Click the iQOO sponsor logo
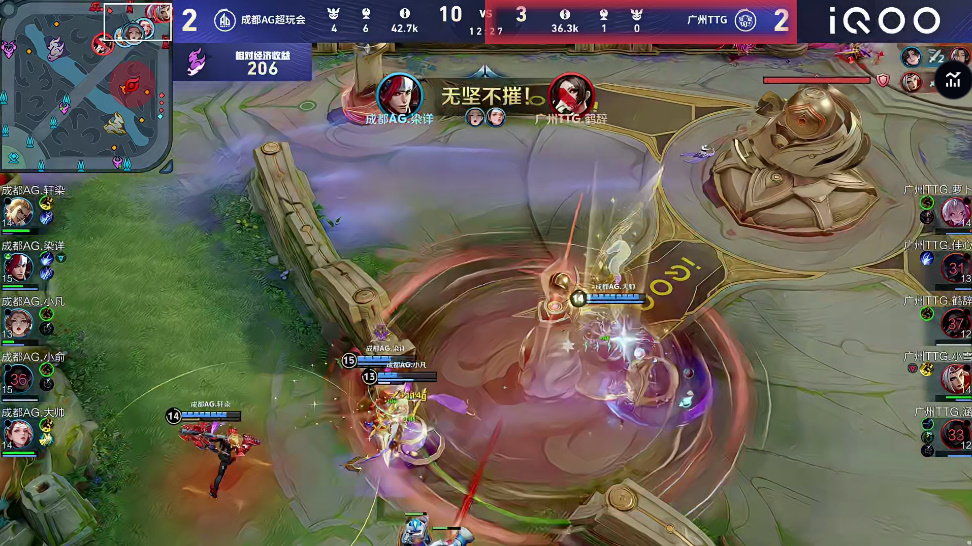This screenshot has width=972, height=546. [x=884, y=21]
